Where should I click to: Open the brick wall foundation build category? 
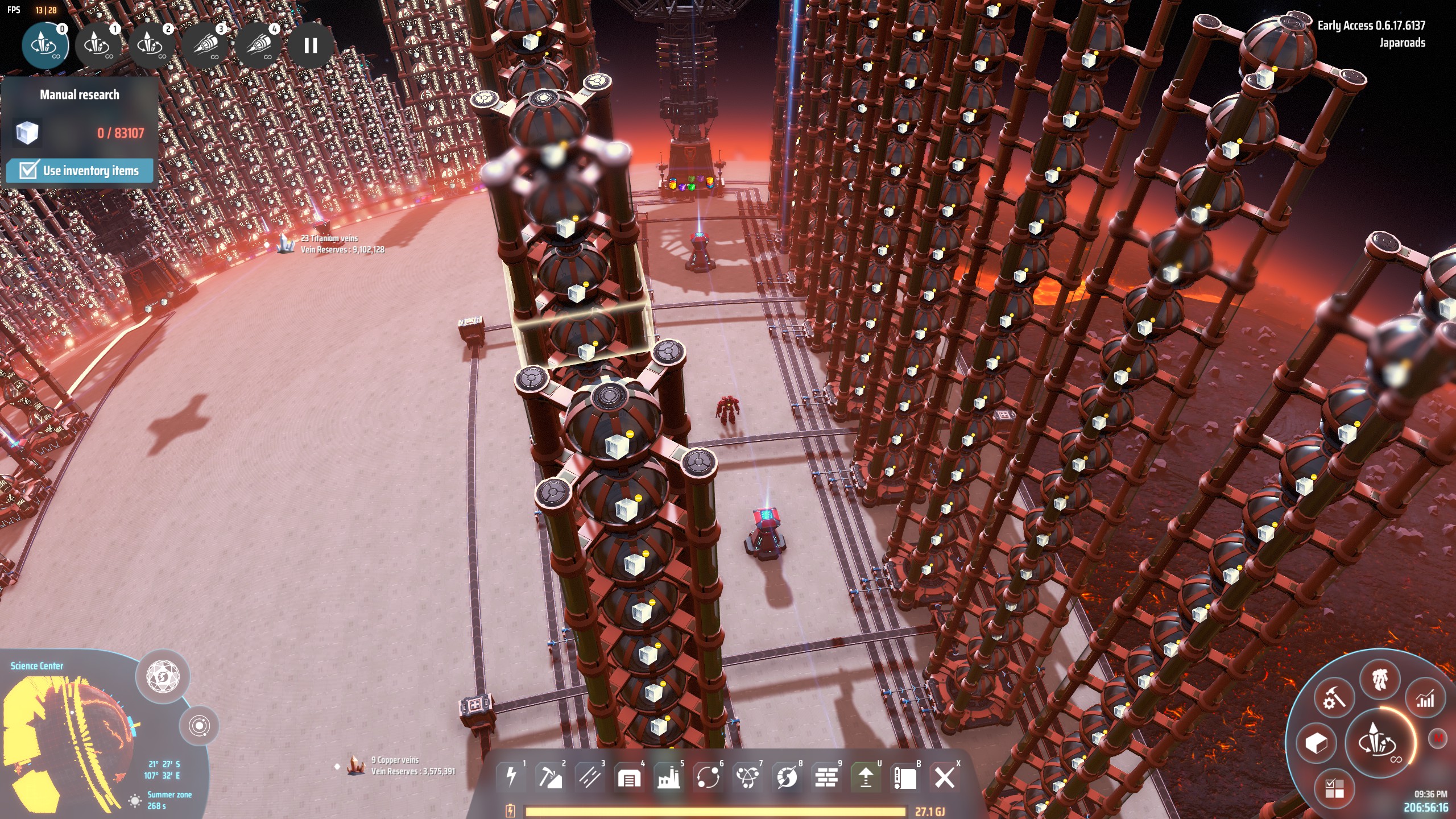(x=826, y=777)
